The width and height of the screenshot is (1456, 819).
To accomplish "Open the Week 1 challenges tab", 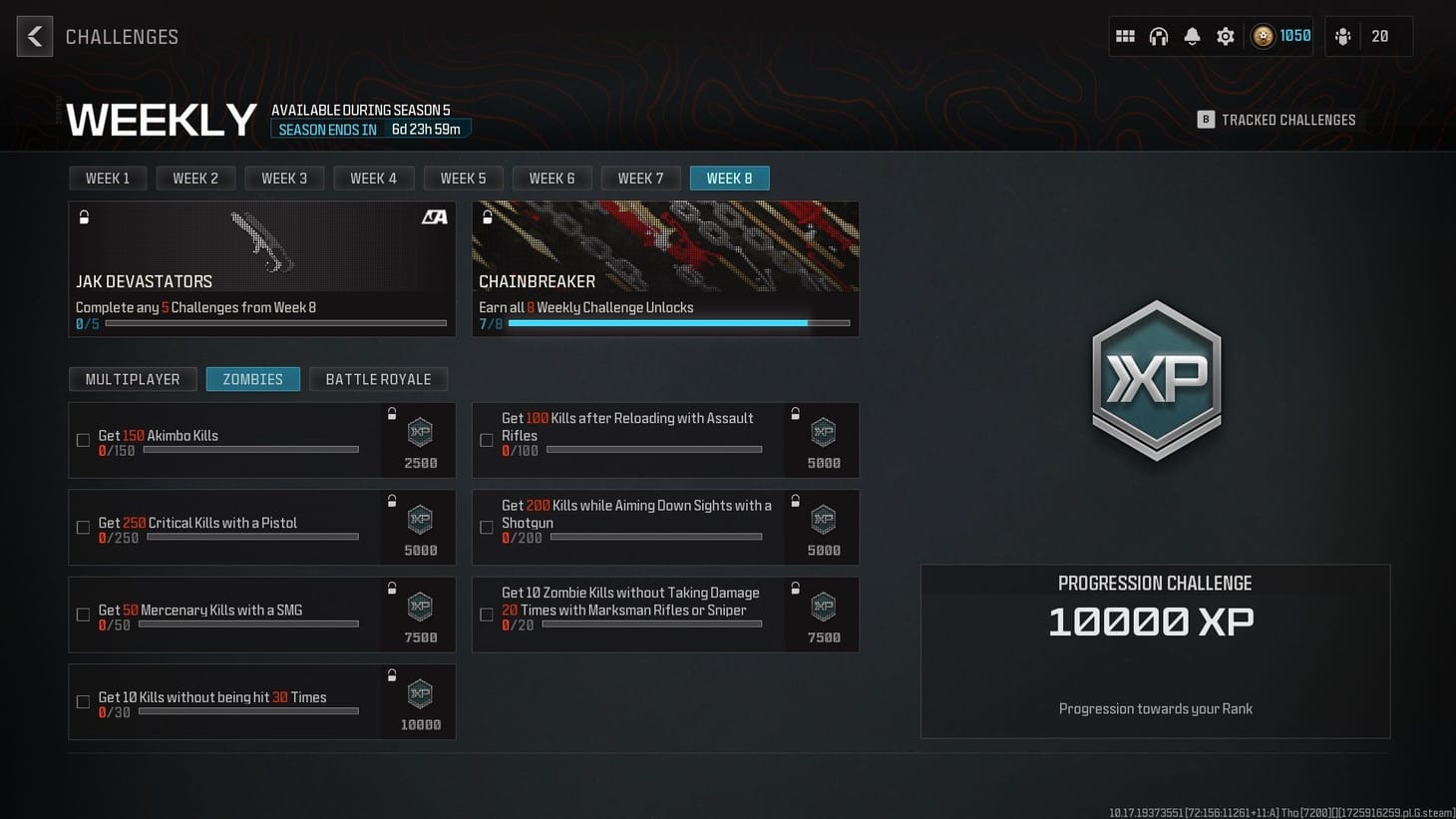I will [x=108, y=178].
